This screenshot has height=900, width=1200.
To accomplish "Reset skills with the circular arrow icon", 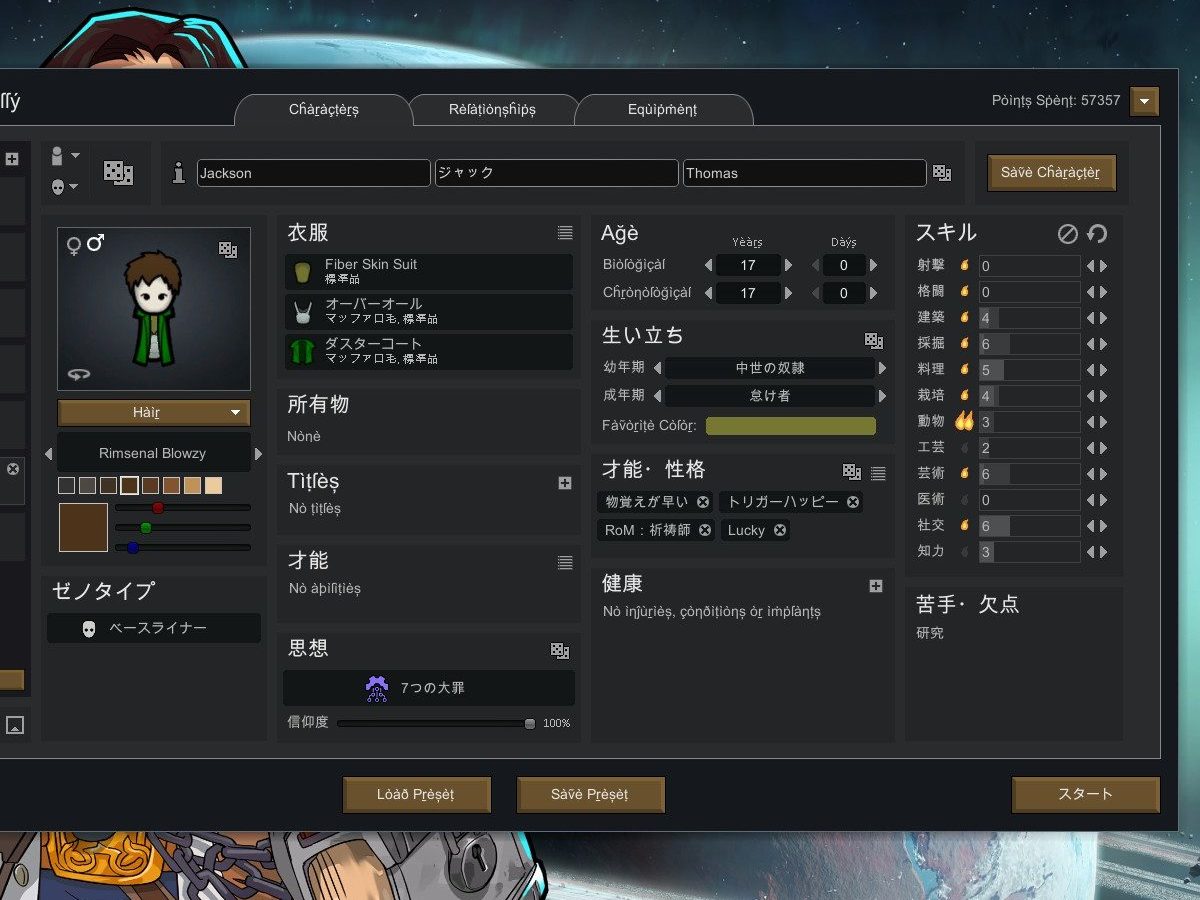I will click(x=1097, y=234).
